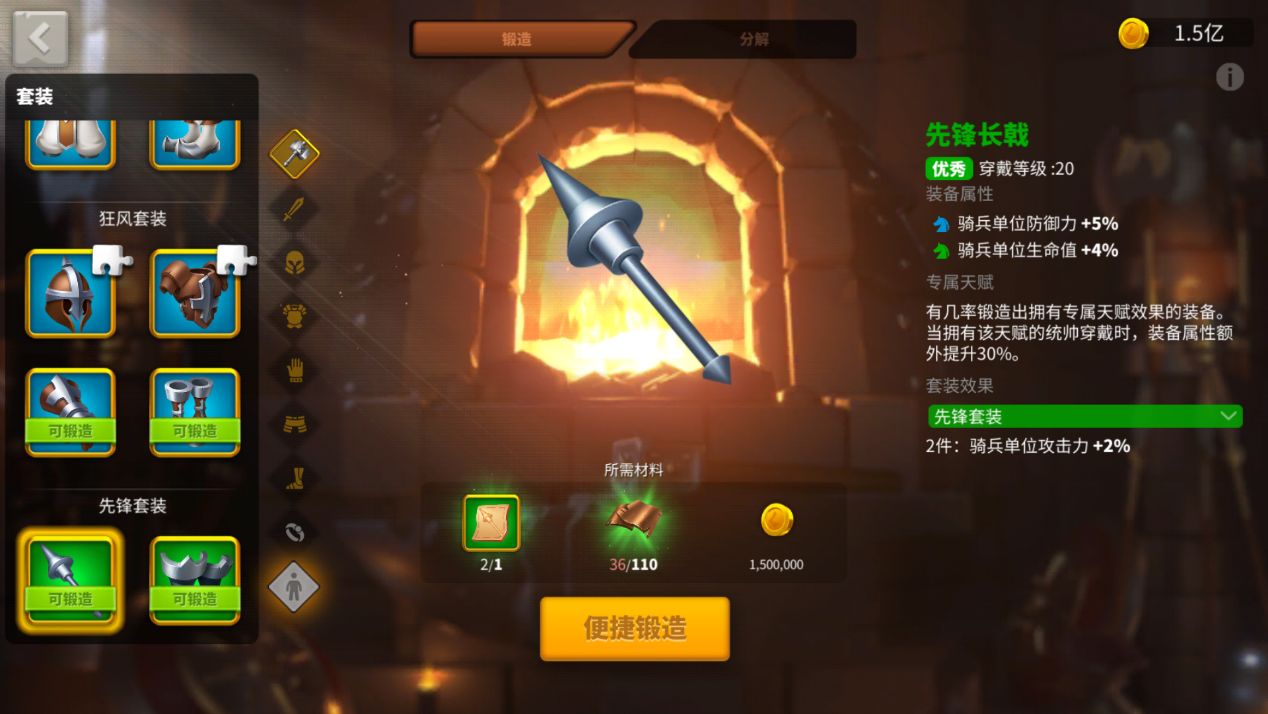Select the 狂风 helmet equipment slot
Screen dimensions: 1268x714
coord(70,293)
